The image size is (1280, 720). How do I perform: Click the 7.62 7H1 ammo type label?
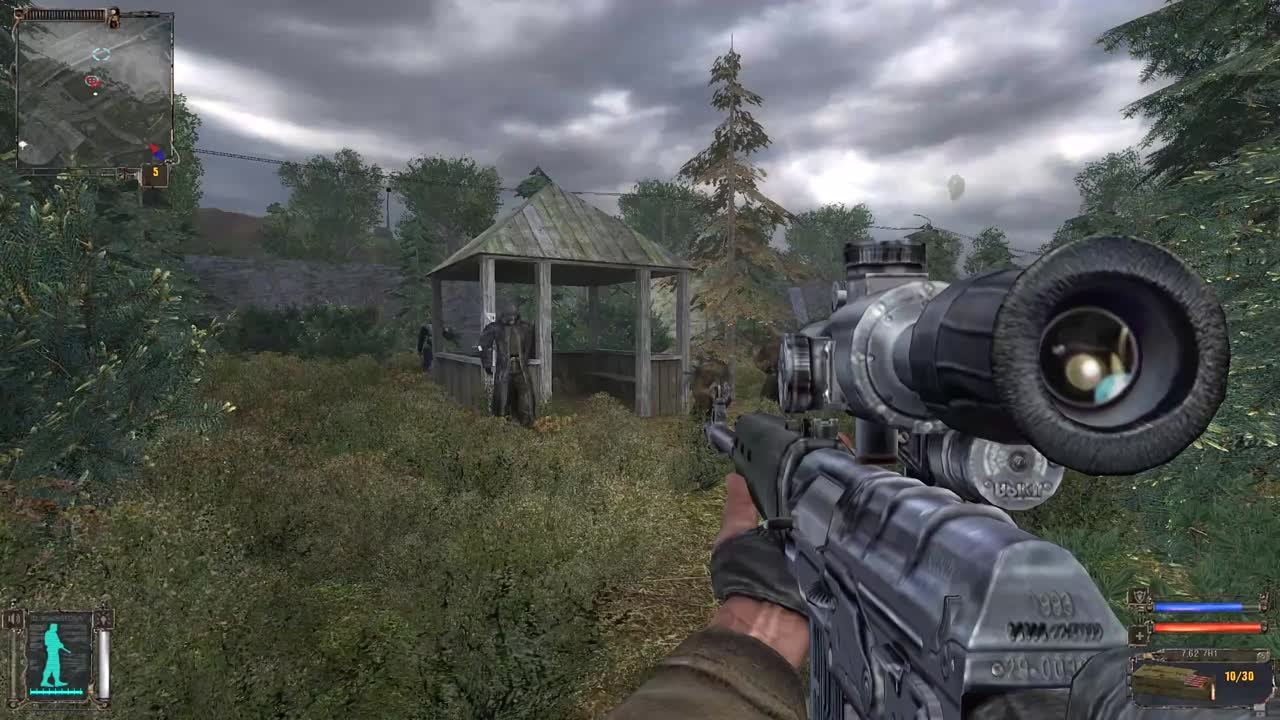click(1199, 652)
